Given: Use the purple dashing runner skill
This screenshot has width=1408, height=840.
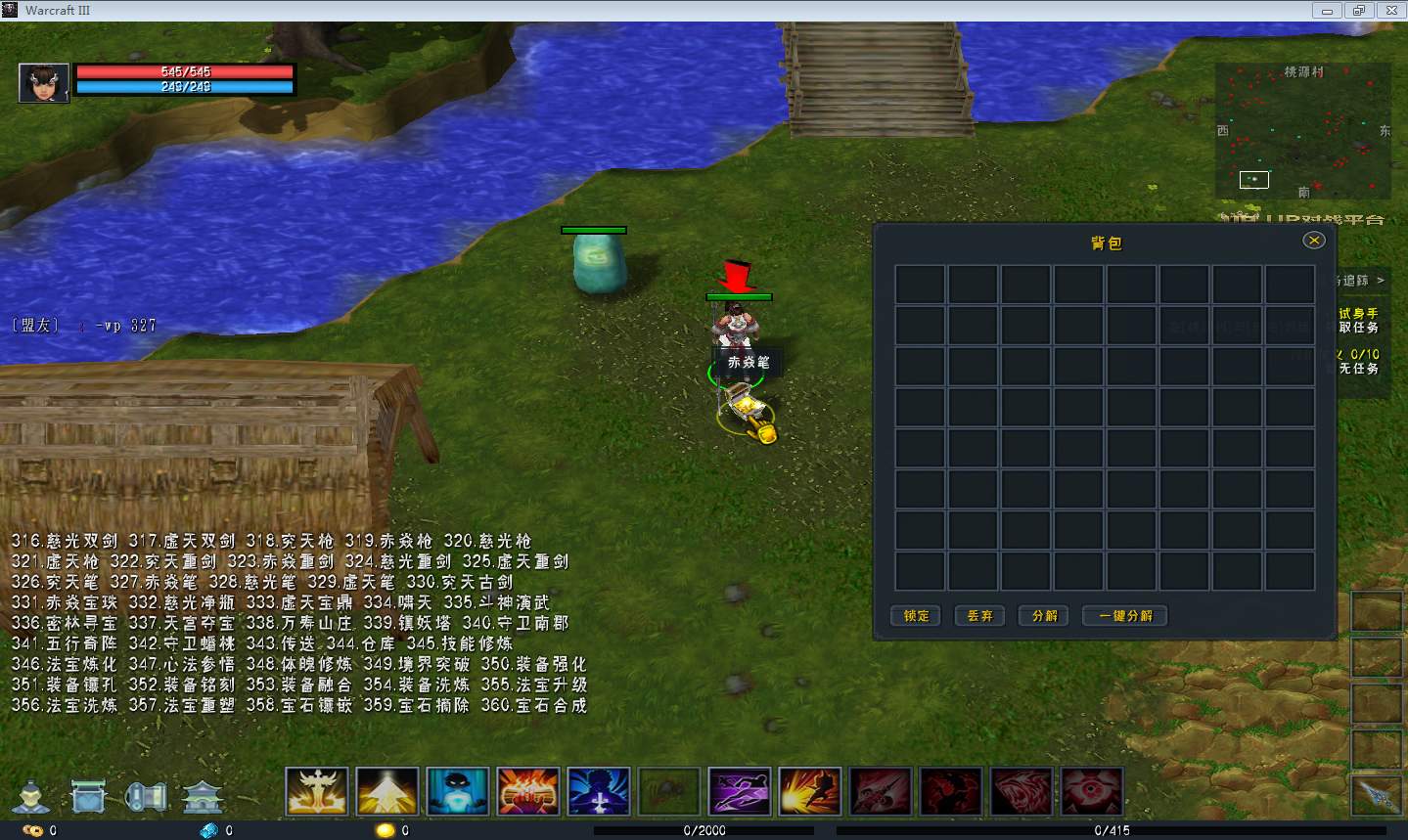Looking at the screenshot, I should [x=740, y=791].
